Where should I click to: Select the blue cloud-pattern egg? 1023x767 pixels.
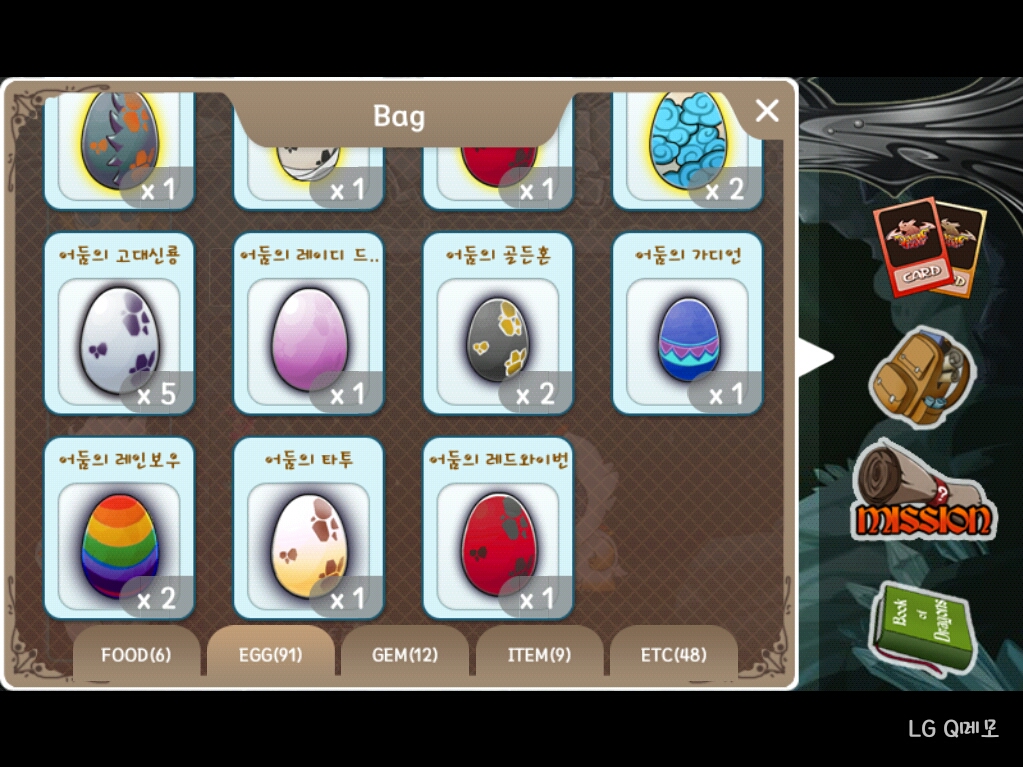(x=688, y=140)
